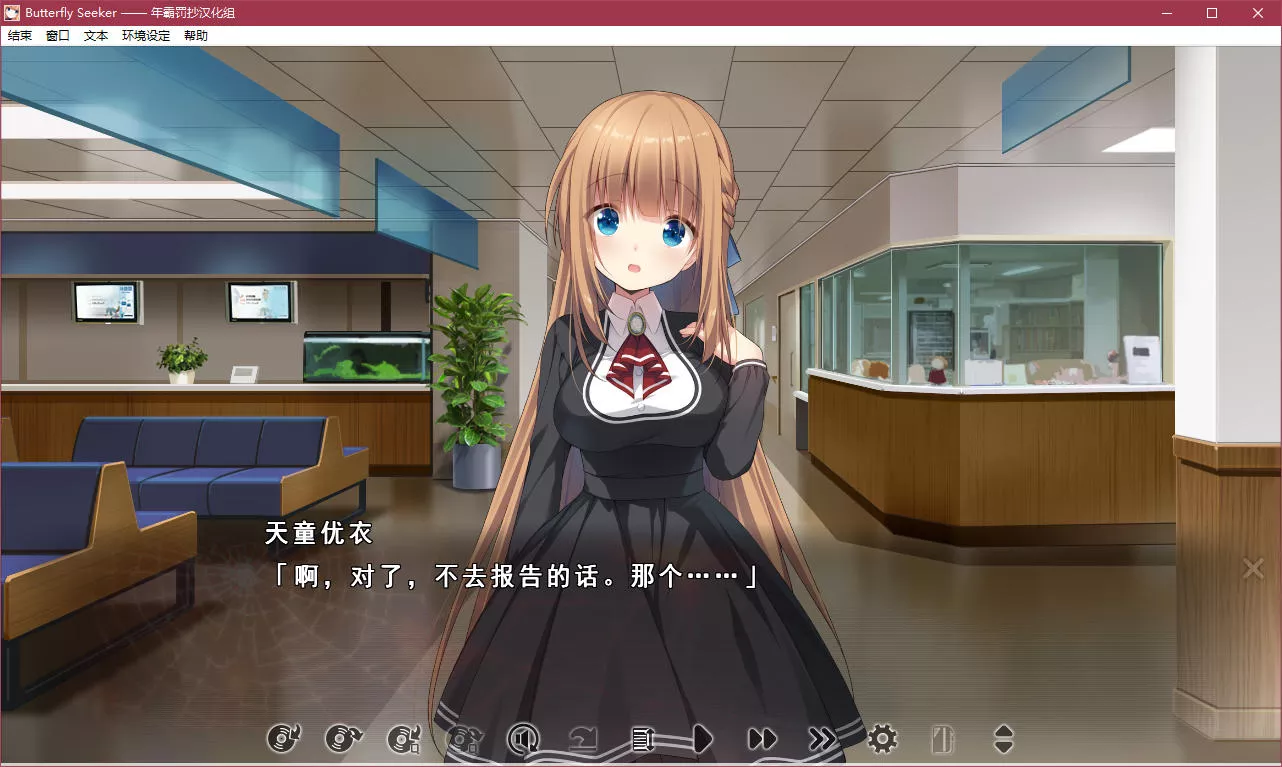1282x767 pixels.
Task: Click the rewind arrow icon
Action: click(x=583, y=740)
